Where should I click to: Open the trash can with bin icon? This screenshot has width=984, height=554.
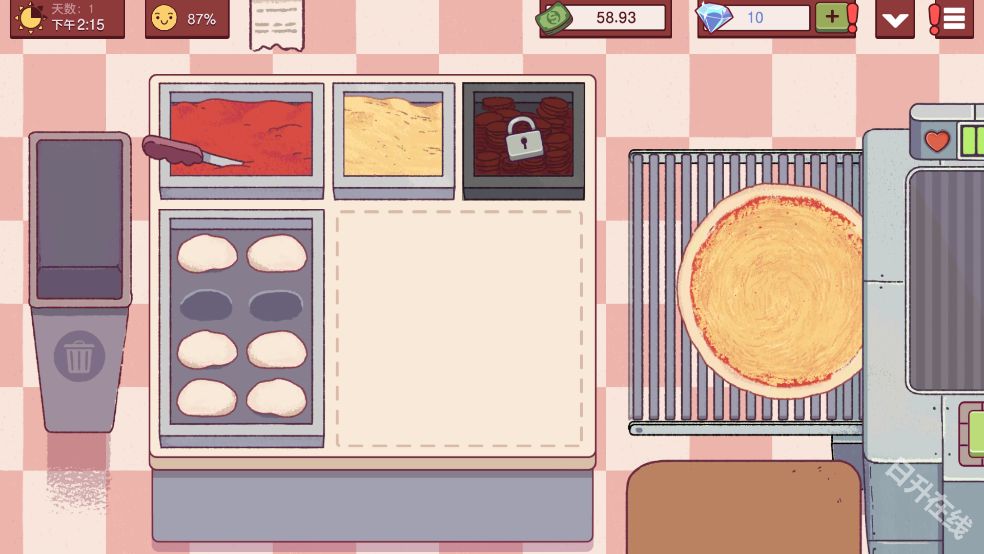tap(79, 358)
